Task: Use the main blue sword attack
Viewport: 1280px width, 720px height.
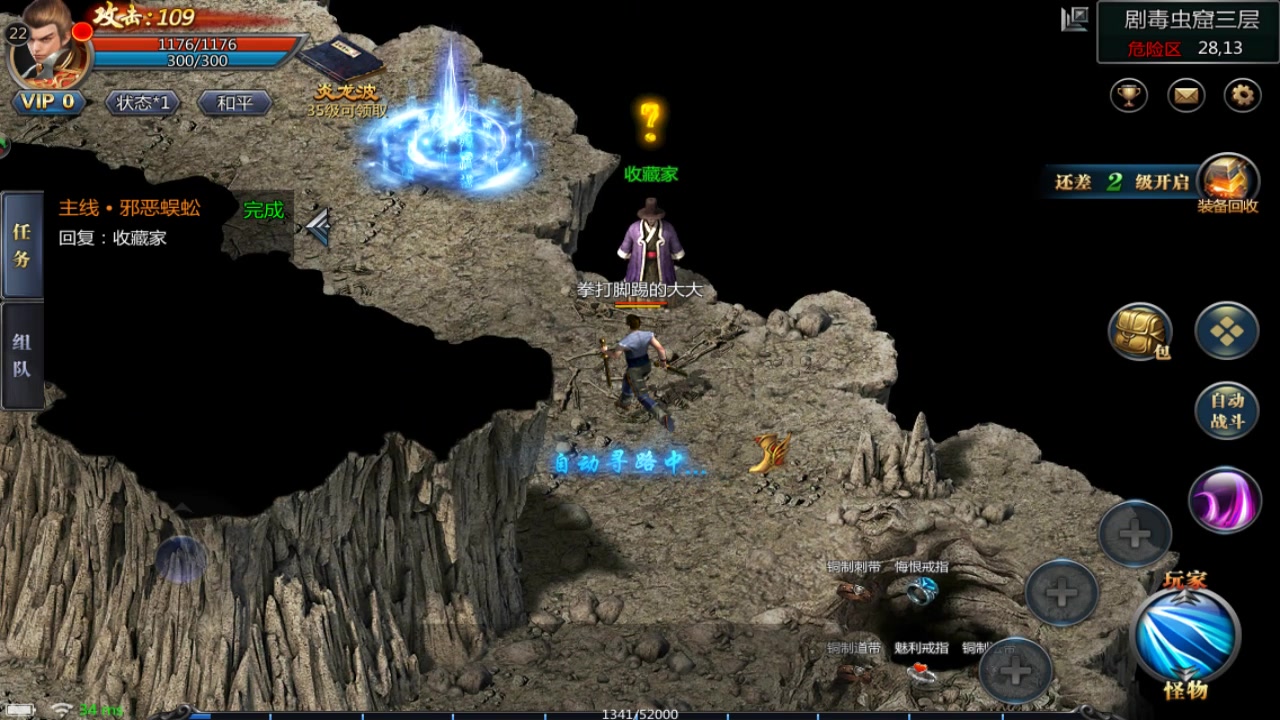Action: click(x=1185, y=634)
